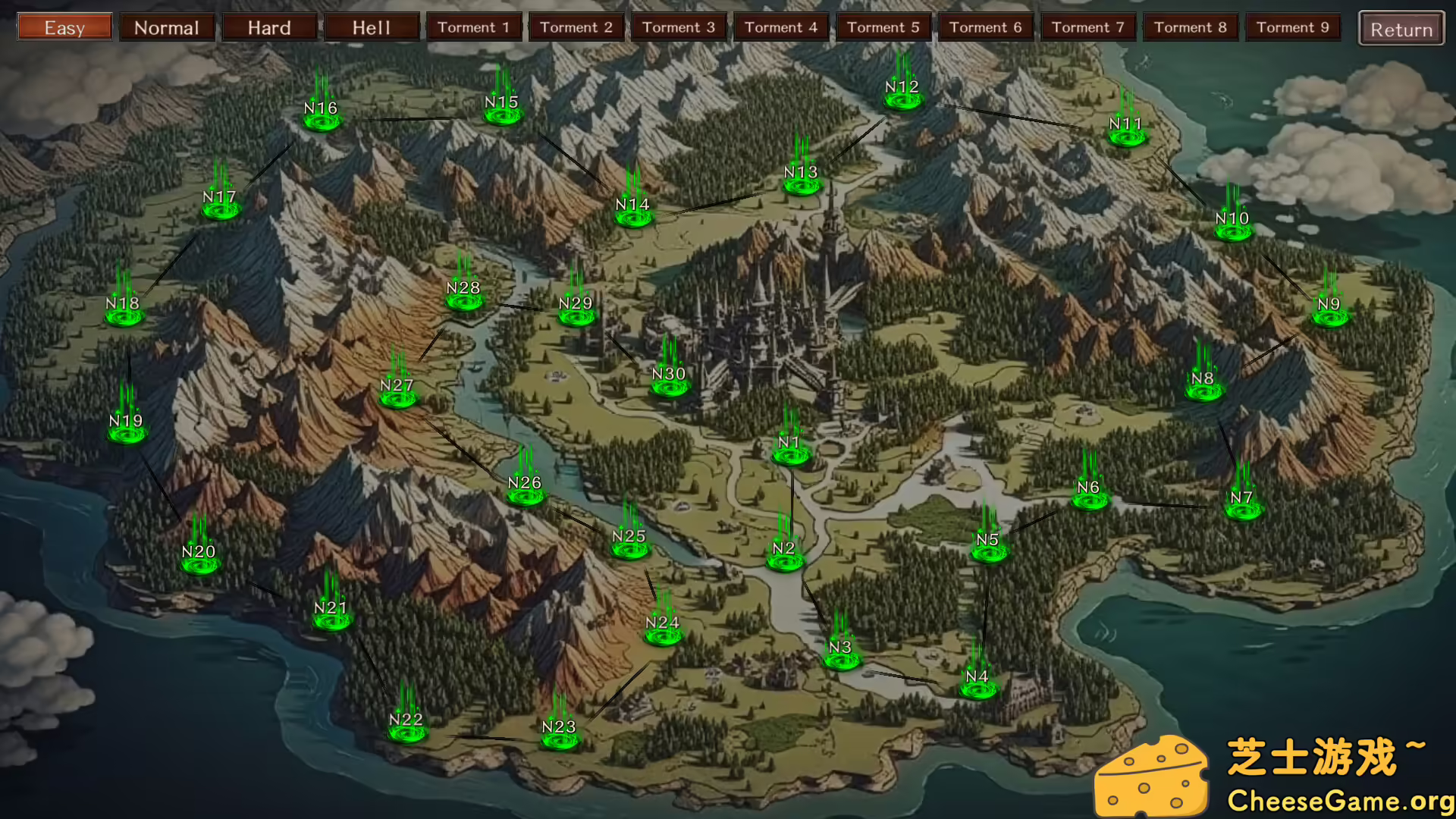
Task: Click the Return button
Action: [1400, 30]
